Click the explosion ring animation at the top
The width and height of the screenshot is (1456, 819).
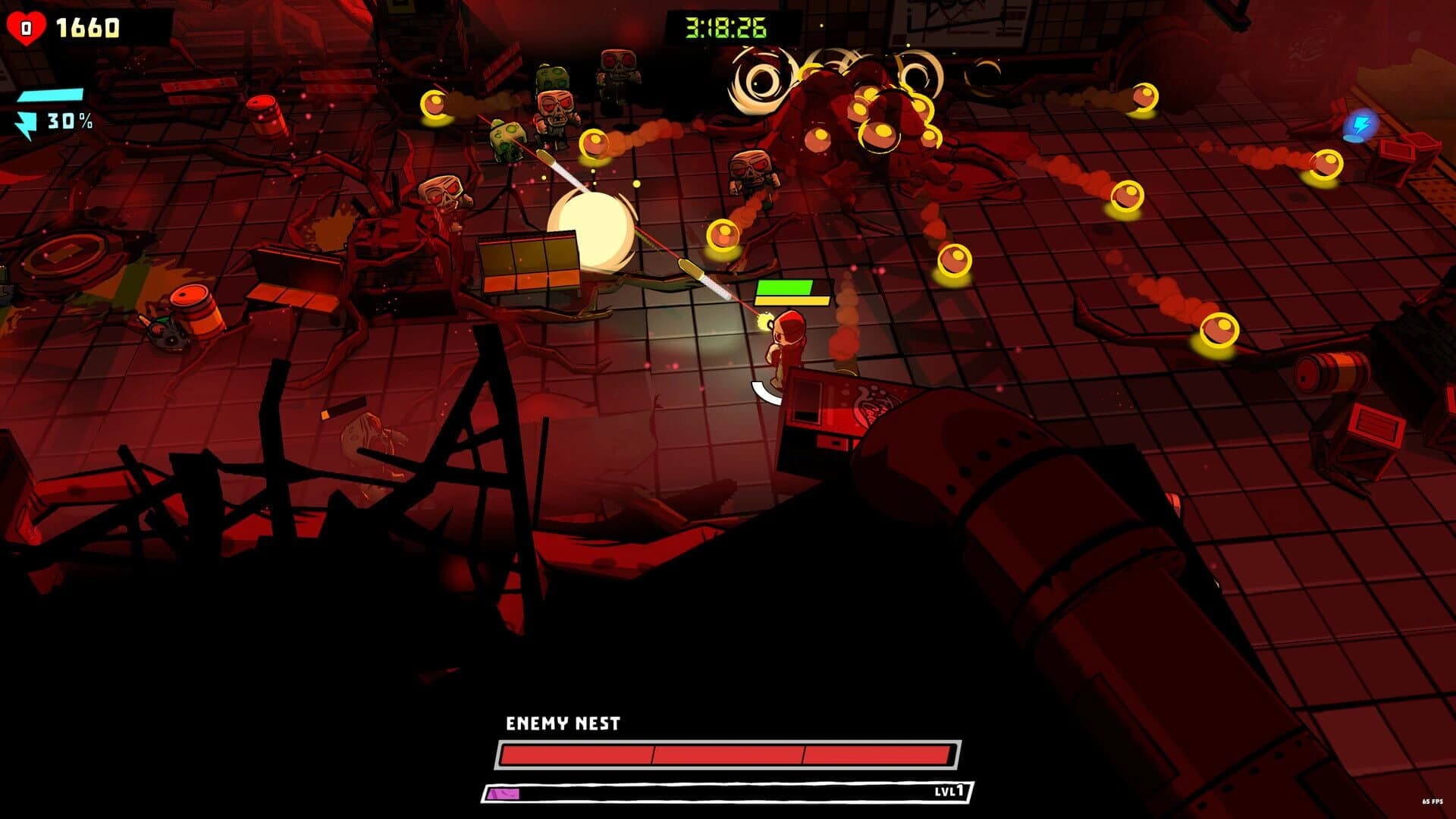coord(758,80)
